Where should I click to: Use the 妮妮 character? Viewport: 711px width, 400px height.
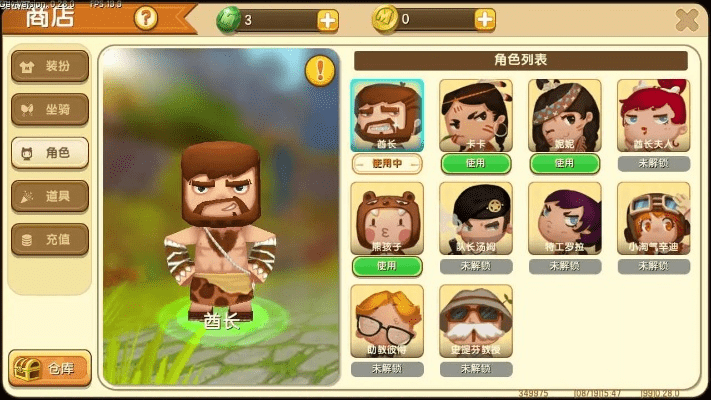pyautogui.click(x=564, y=163)
